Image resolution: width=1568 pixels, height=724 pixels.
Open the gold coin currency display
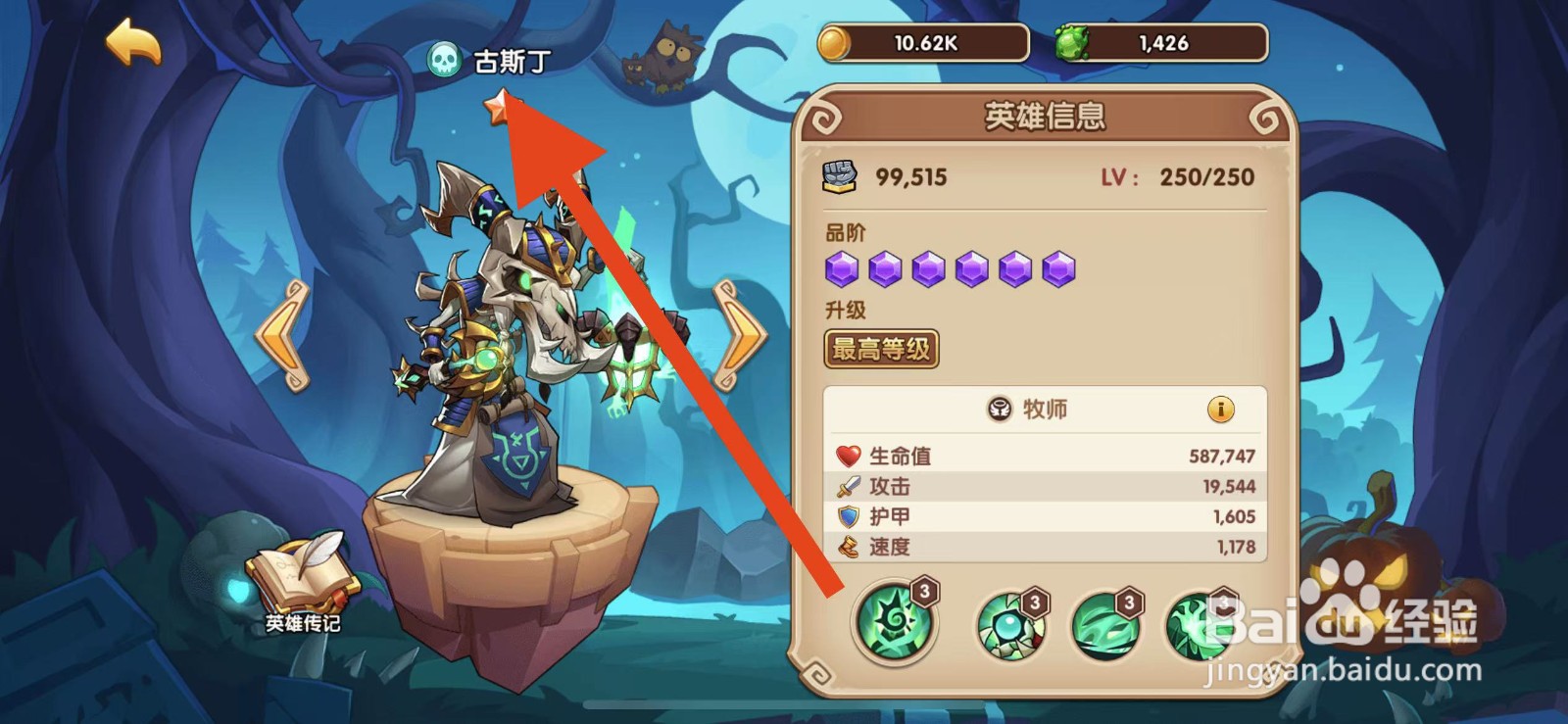tap(921, 43)
